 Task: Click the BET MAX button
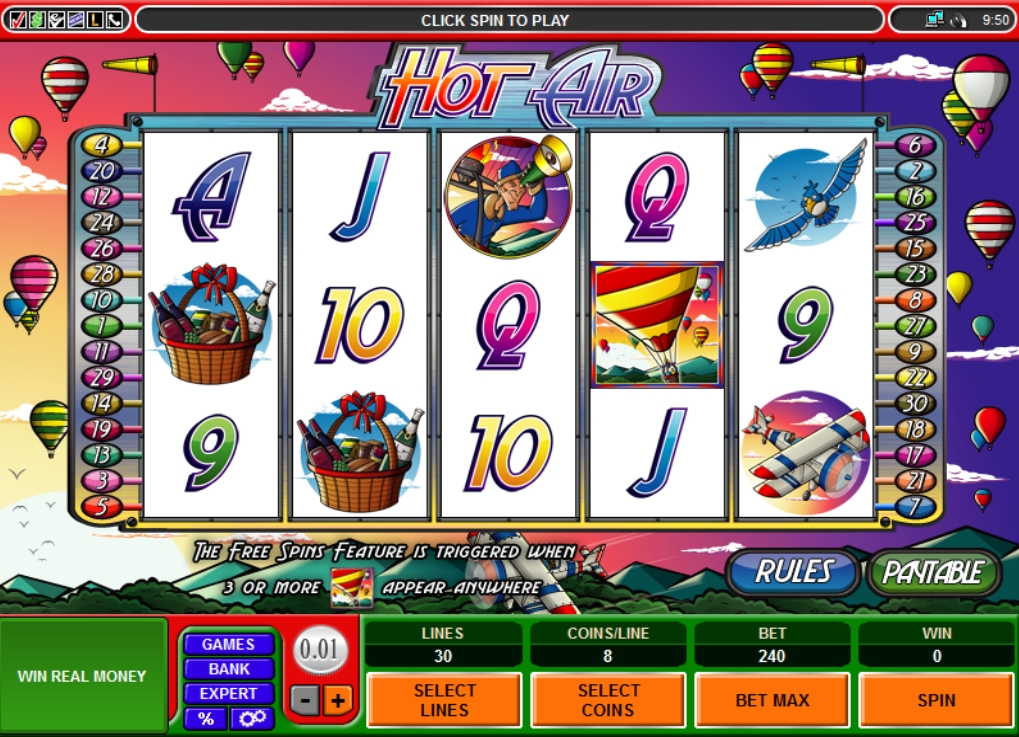772,700
